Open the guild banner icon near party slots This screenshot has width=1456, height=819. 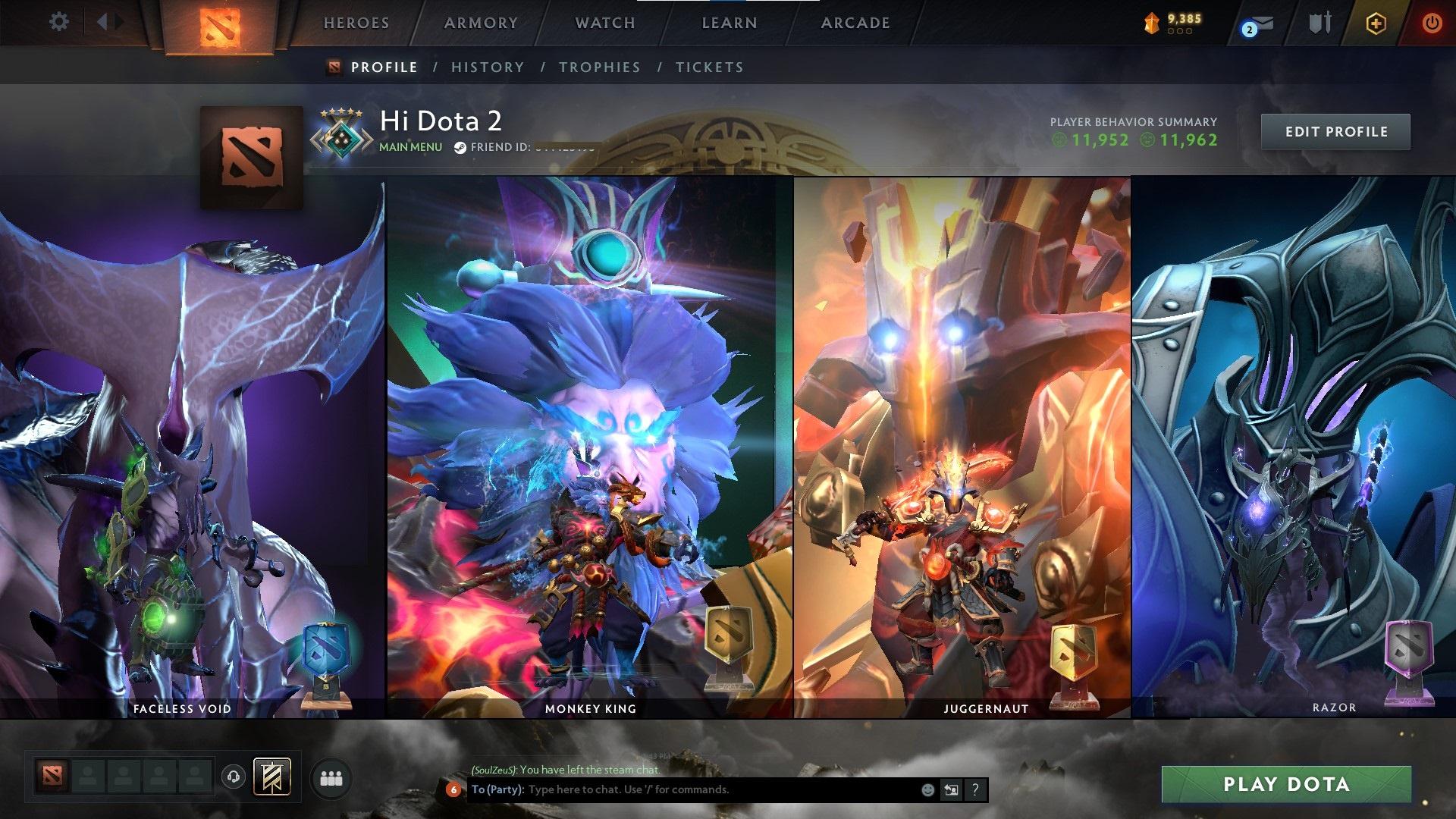pyautogui.click(x=273, y=777)
